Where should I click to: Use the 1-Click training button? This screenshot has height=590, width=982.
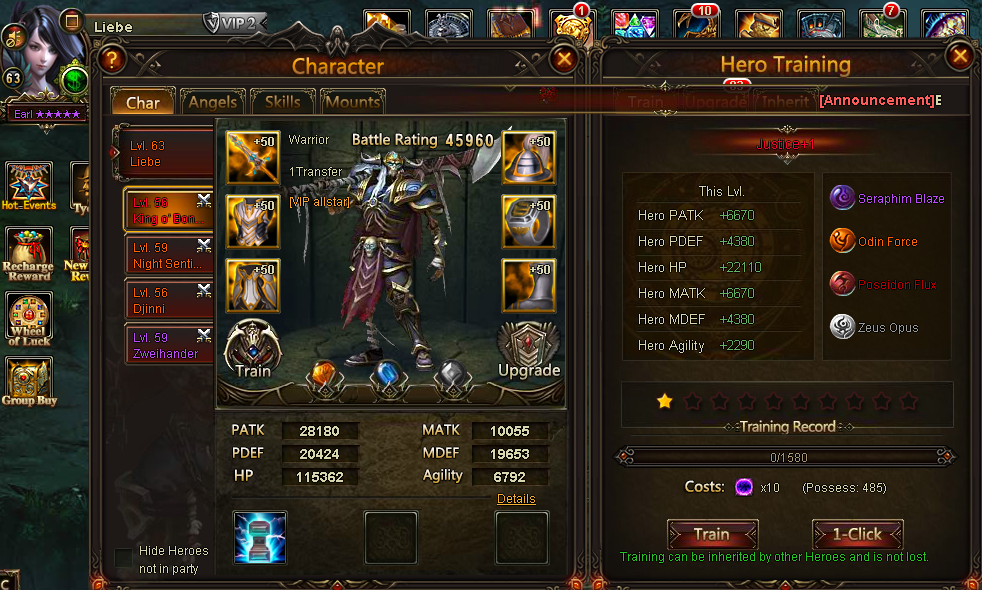pos(857,534)
